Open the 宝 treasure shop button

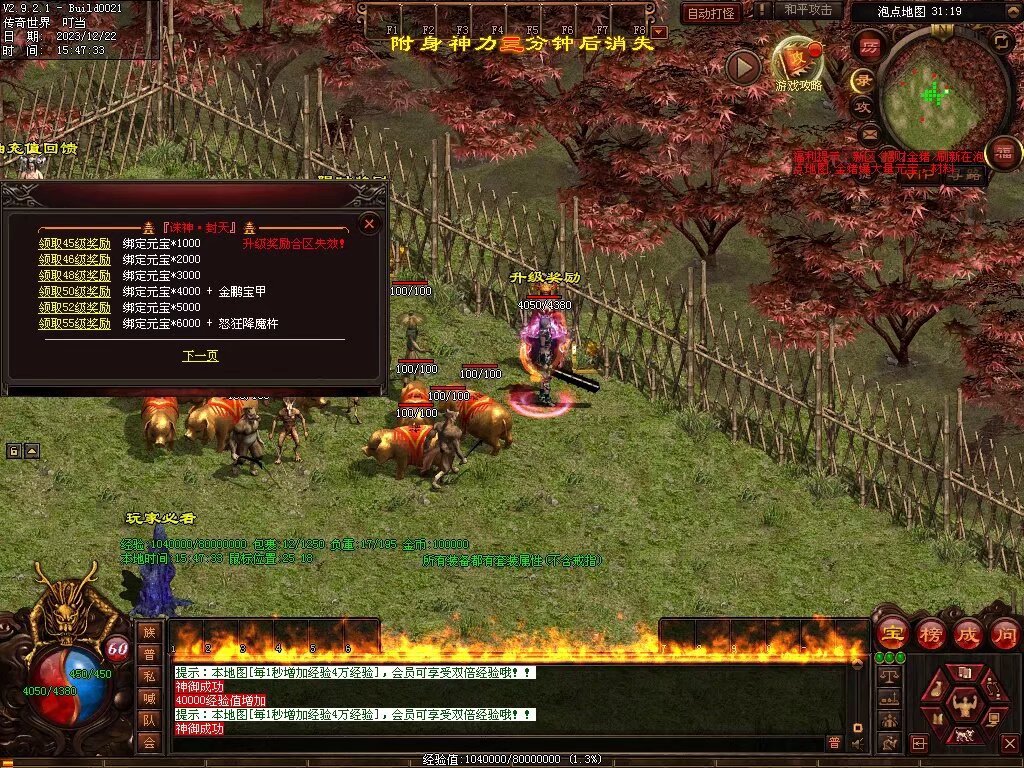tap(892, 633)
